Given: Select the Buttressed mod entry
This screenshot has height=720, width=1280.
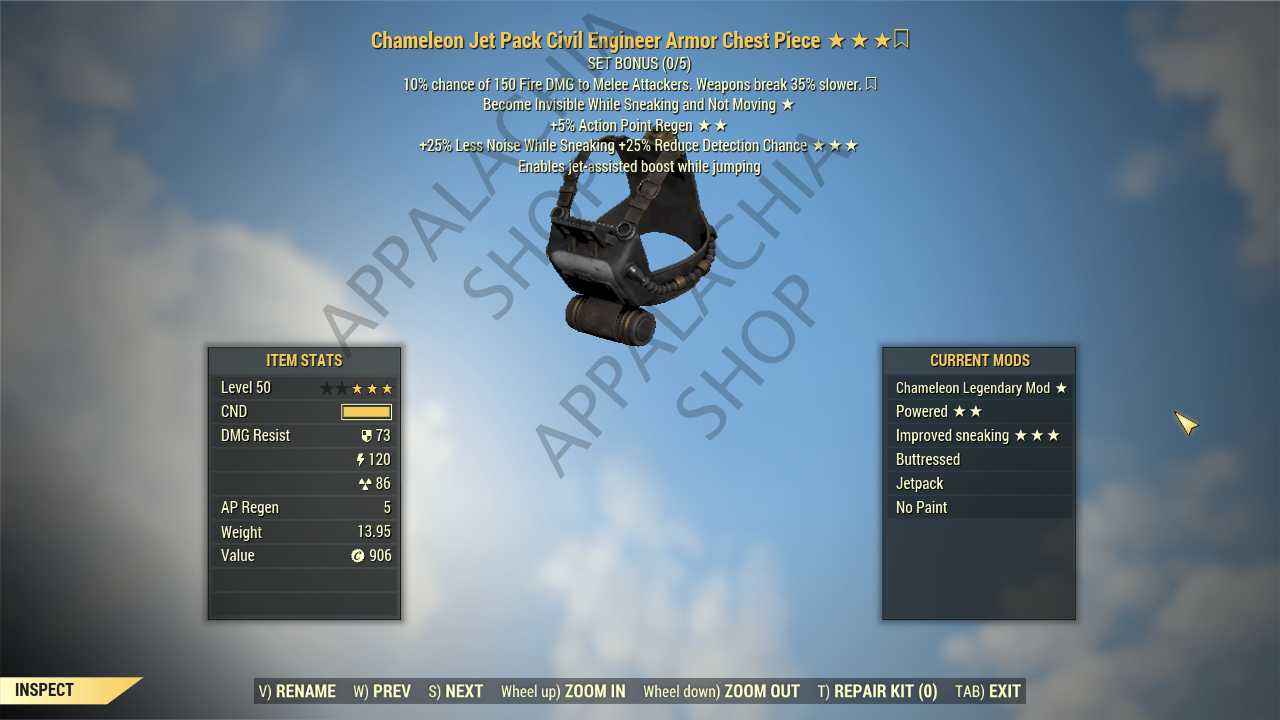Looking at the screenshot, I should point(979,460).
